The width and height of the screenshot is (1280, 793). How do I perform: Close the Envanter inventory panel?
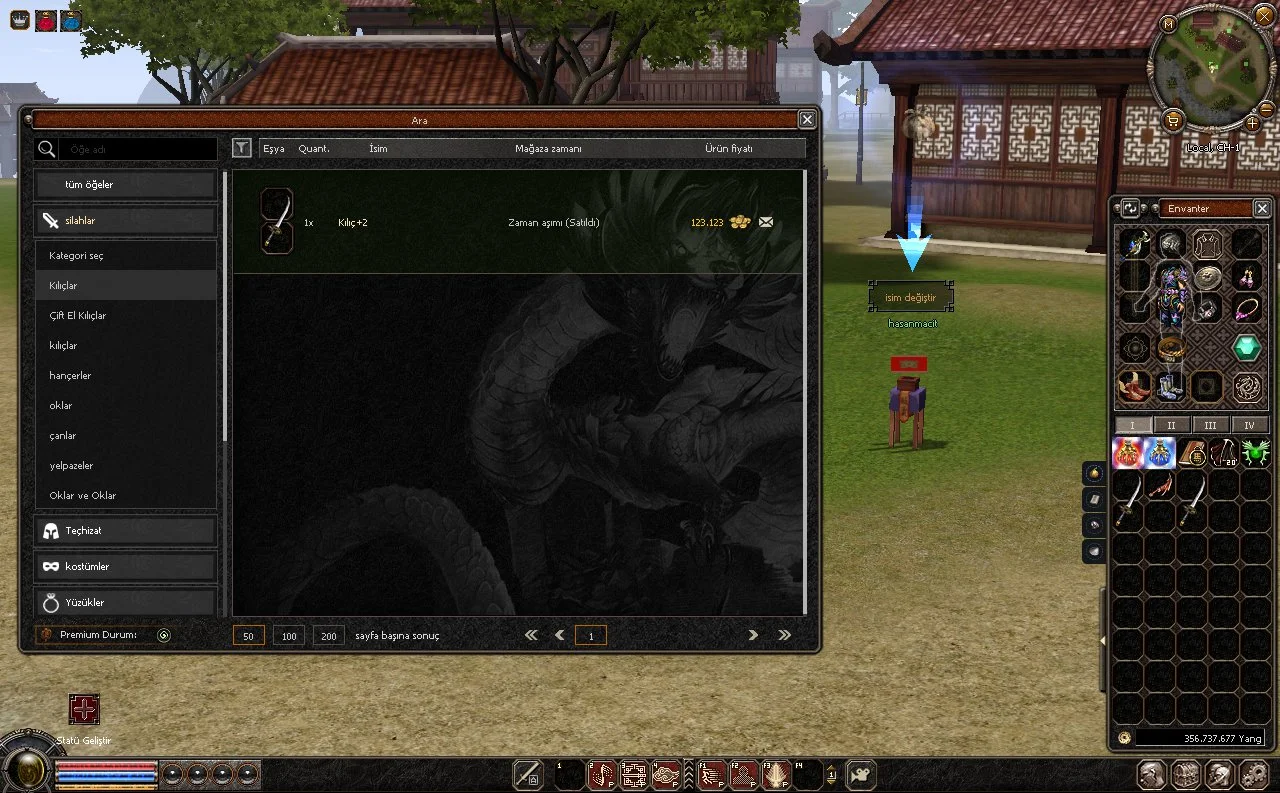(1262, 208)
